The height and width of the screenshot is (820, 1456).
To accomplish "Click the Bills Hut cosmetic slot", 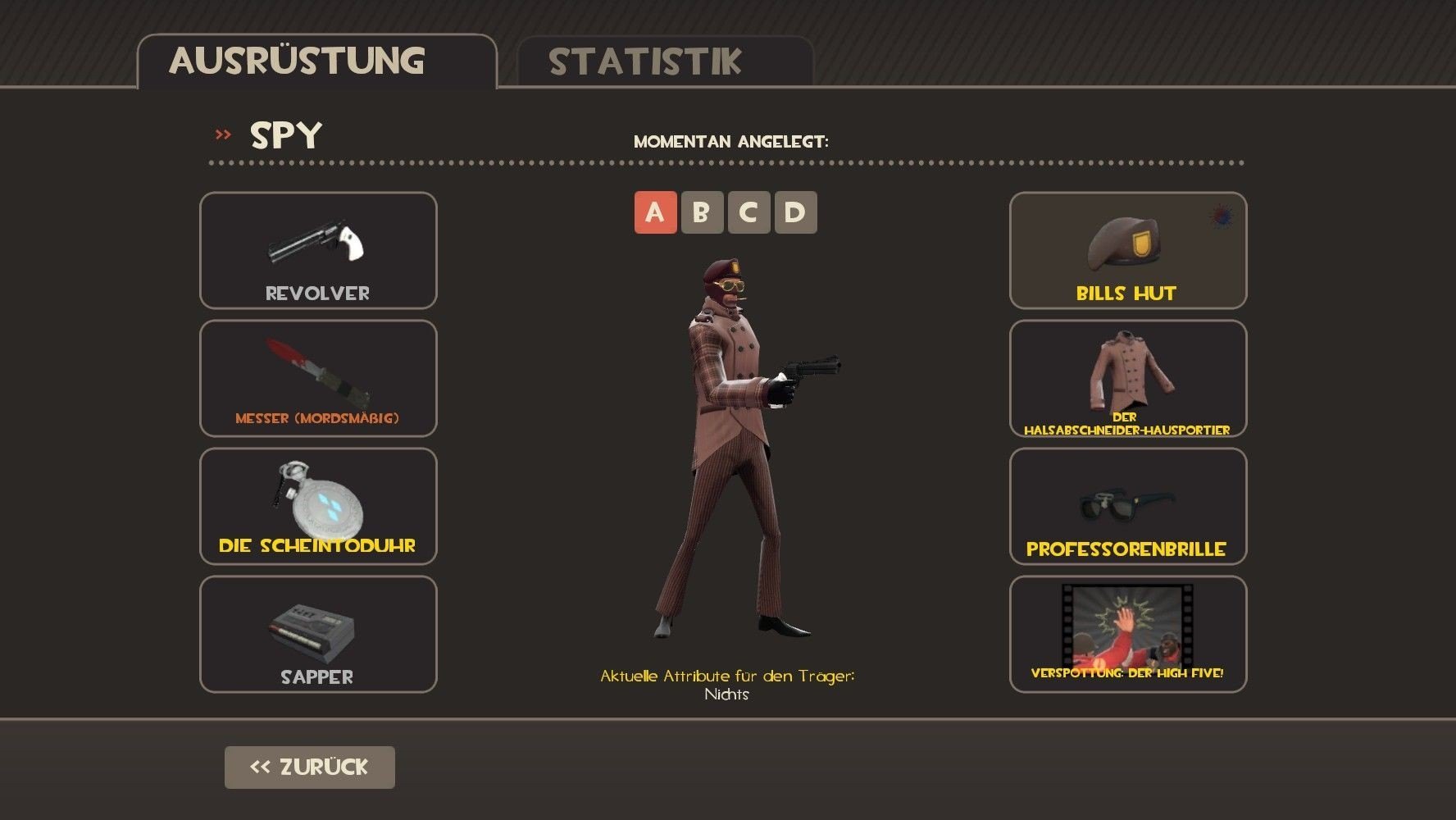I will (x=1127, y=250).
